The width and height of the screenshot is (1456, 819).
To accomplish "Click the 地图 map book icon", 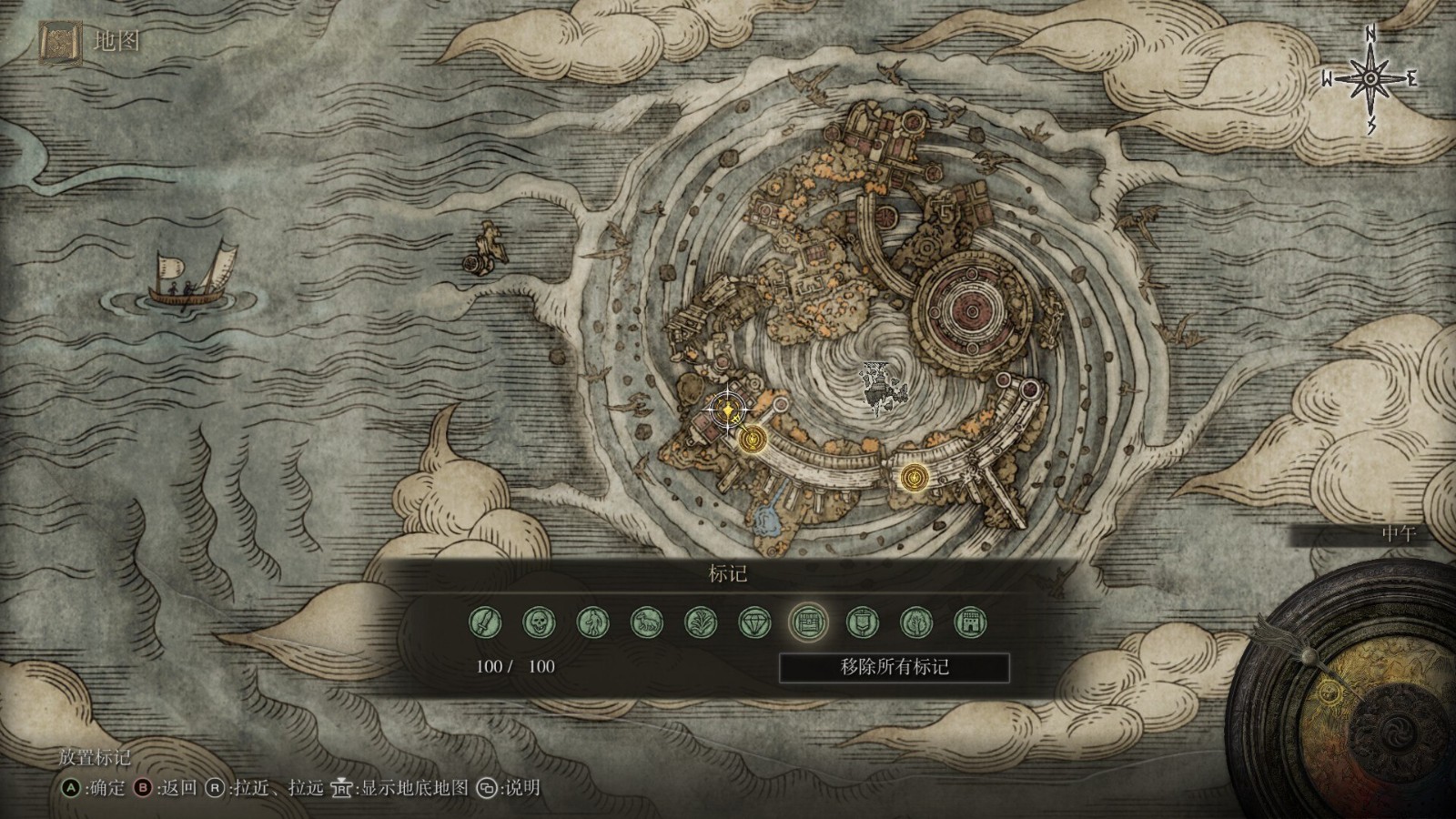I will 60,42.
